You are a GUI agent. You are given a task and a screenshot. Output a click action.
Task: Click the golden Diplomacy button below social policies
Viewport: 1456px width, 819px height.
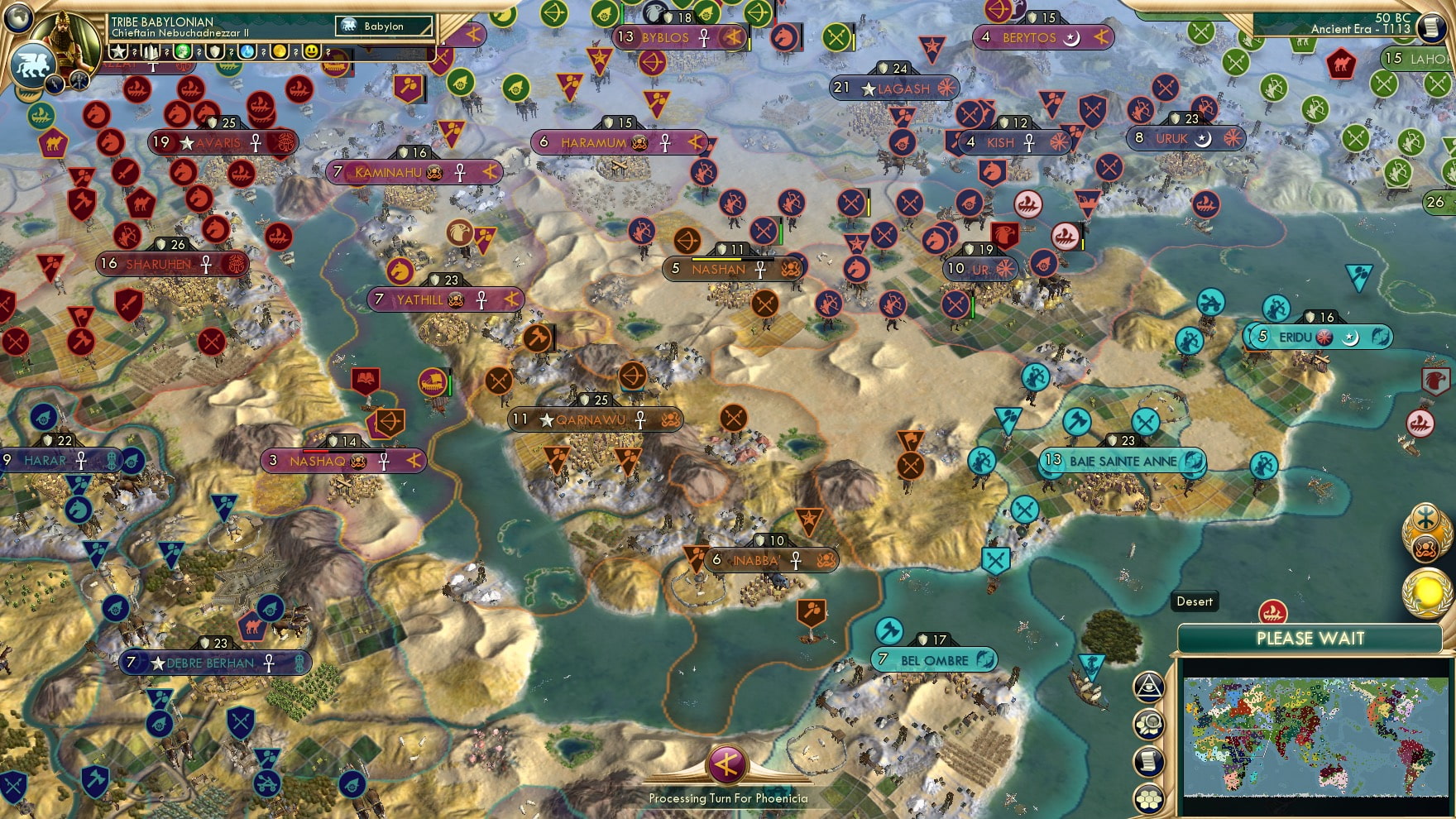coord(1425,589)
